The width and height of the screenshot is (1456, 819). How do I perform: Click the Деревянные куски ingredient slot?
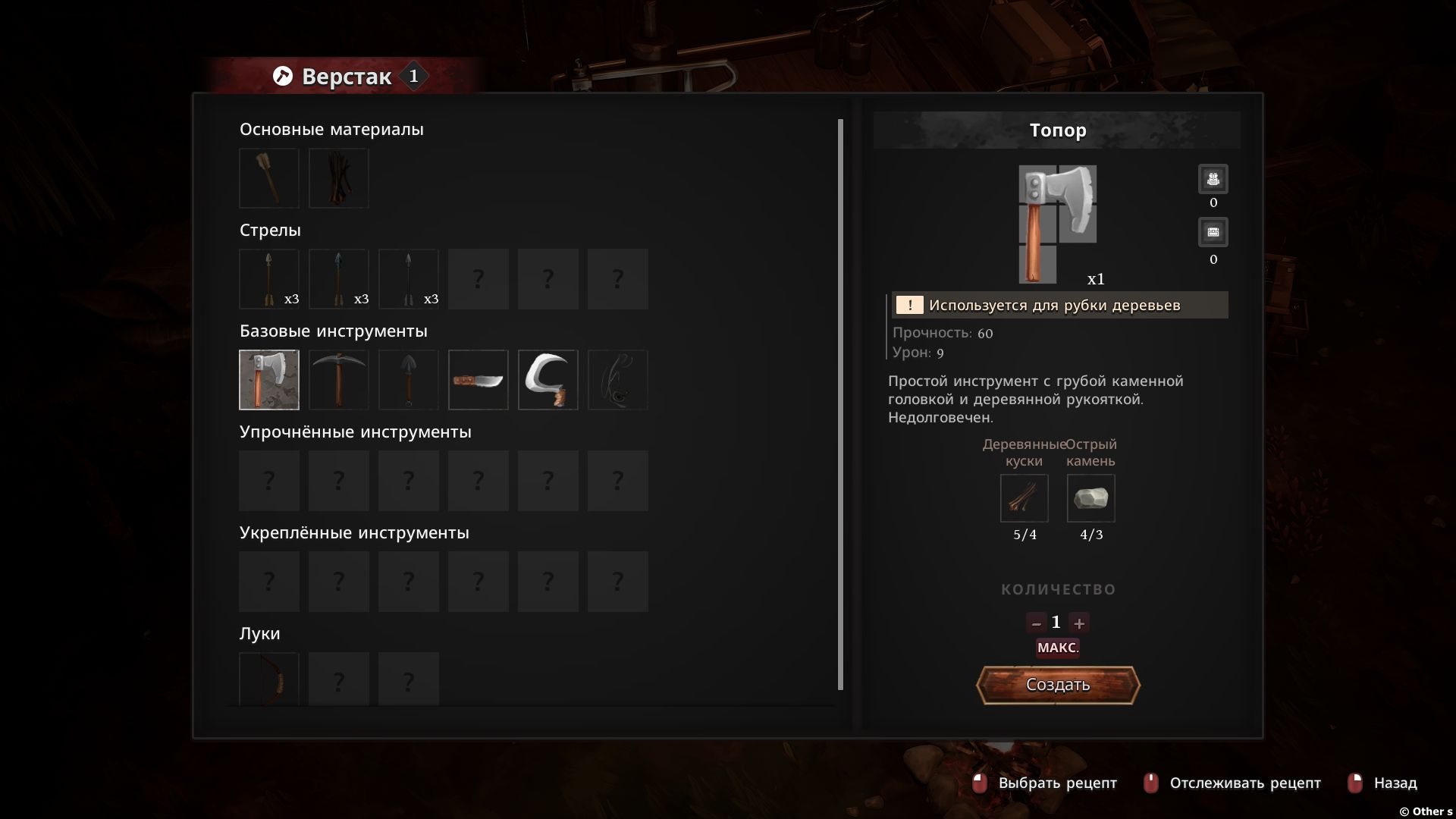point(1025,498)
